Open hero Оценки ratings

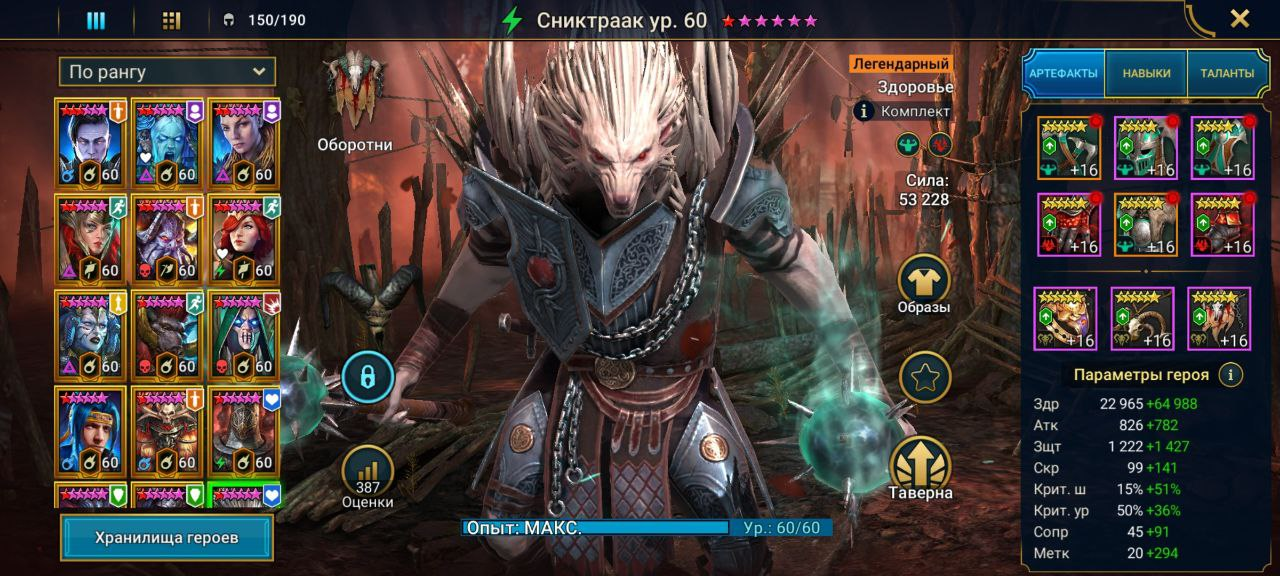point(367,473)
